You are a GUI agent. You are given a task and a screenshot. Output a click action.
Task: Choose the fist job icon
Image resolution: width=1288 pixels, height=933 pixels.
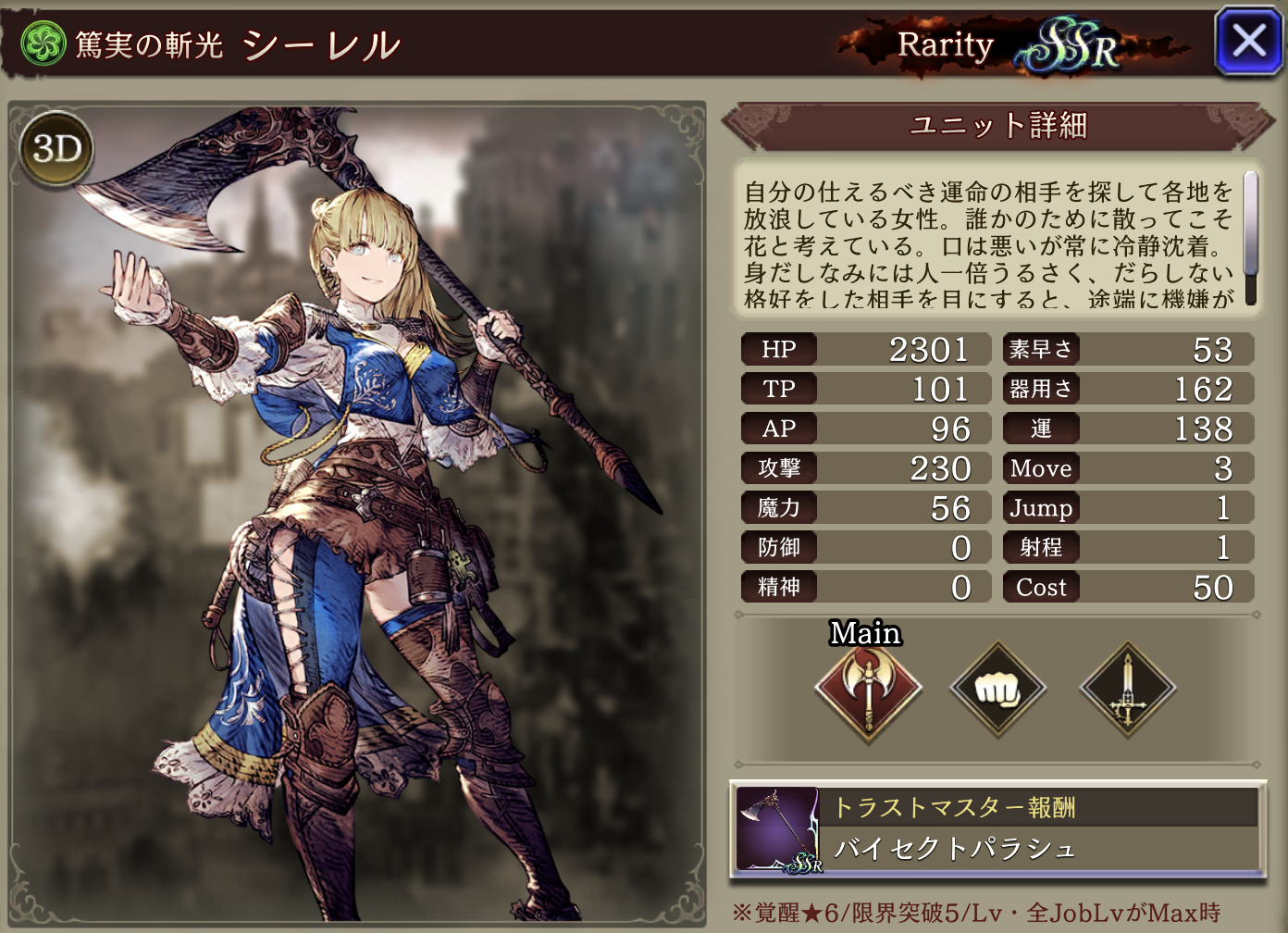point(997,690)
